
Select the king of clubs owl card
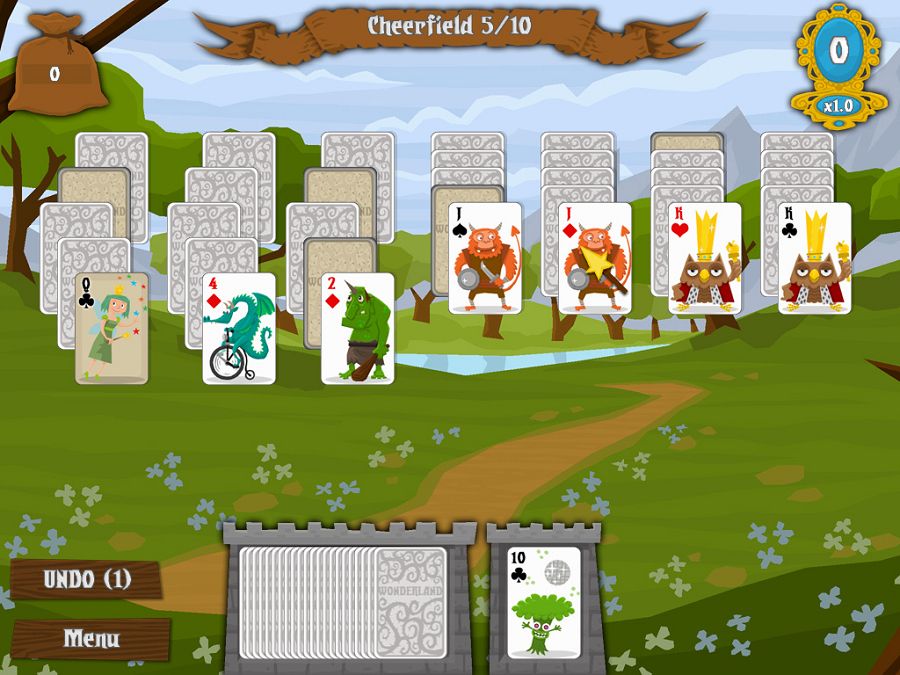(815, 258)
